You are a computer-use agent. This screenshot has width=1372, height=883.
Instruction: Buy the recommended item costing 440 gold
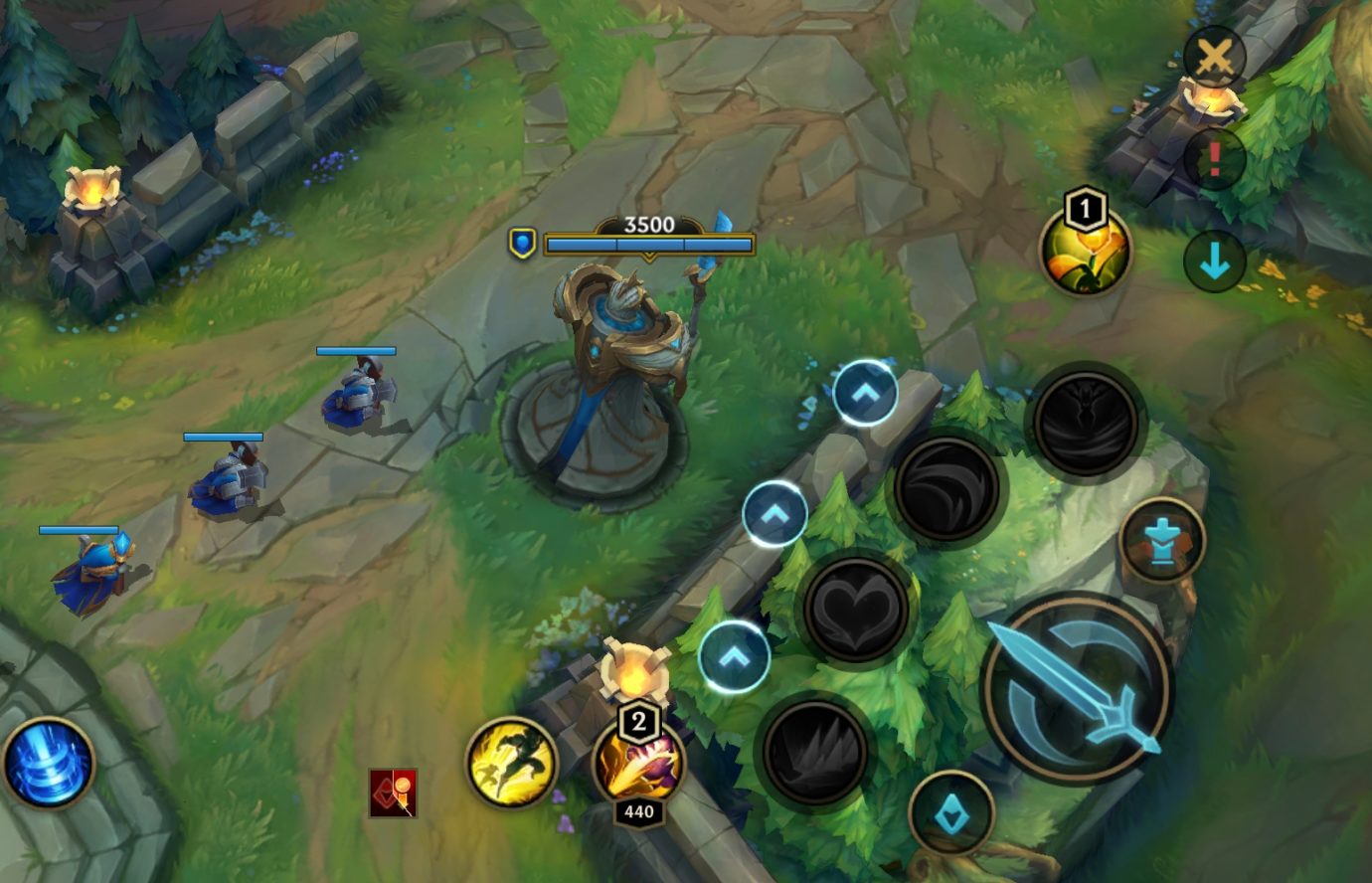[x=639, y=764]
